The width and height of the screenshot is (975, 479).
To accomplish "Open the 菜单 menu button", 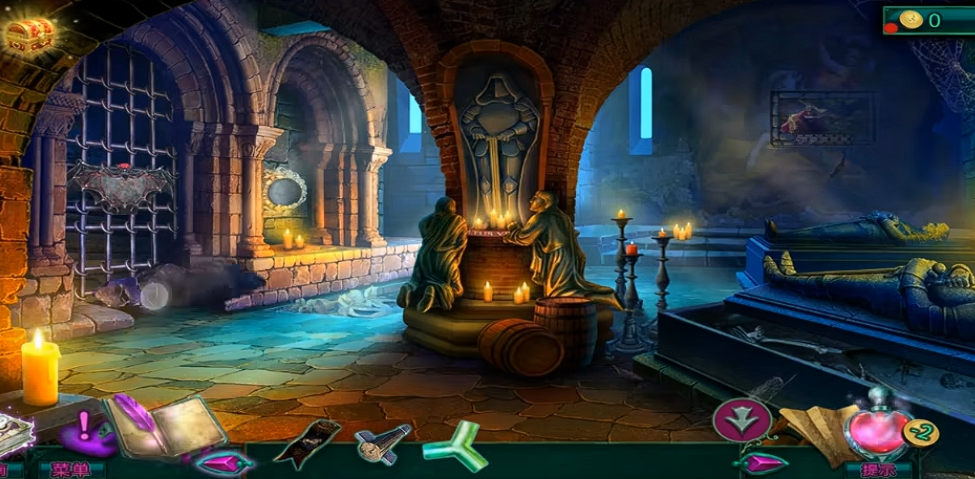I will 71,468.
